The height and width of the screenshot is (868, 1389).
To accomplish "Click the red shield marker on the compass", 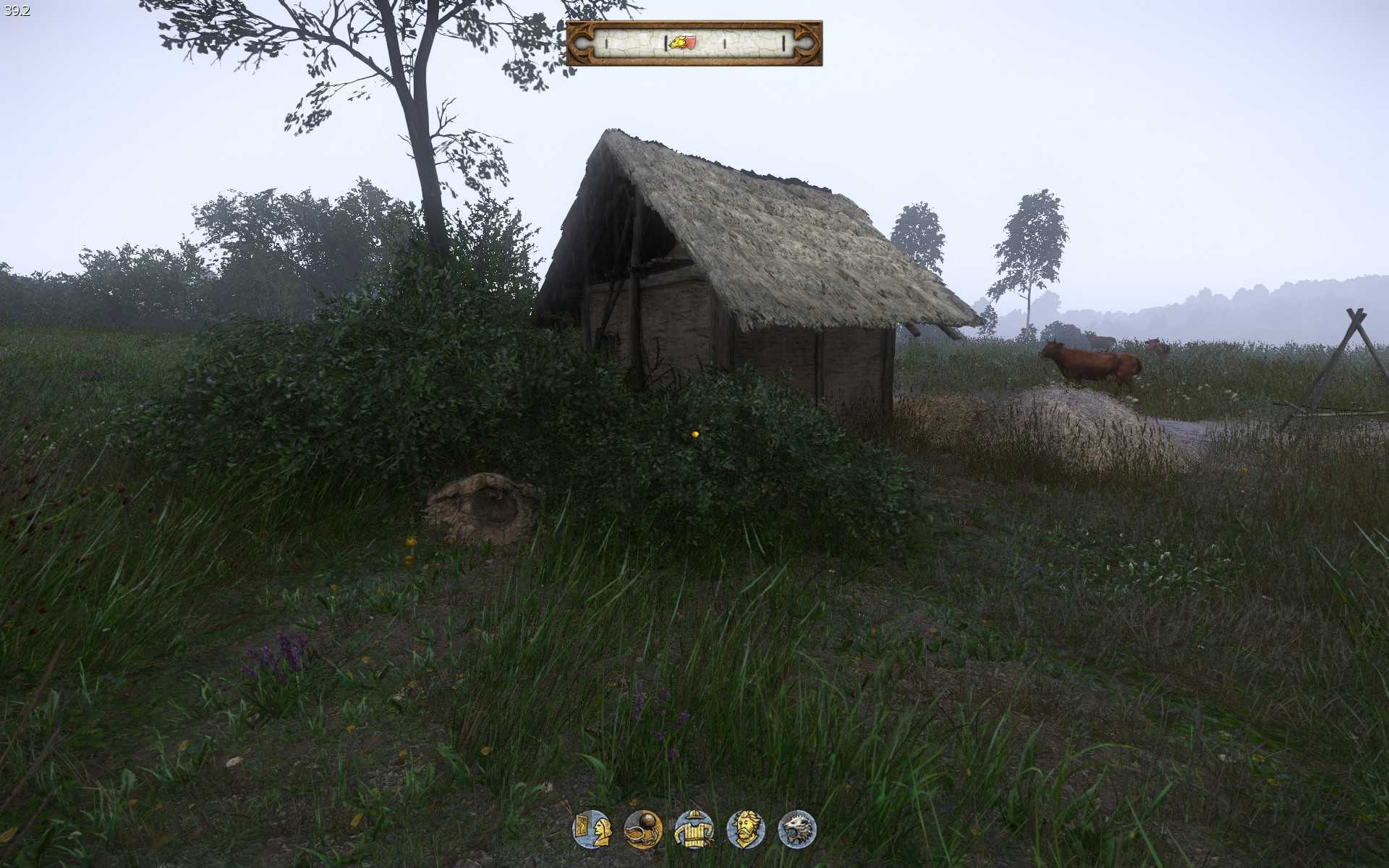I will 691,43.
